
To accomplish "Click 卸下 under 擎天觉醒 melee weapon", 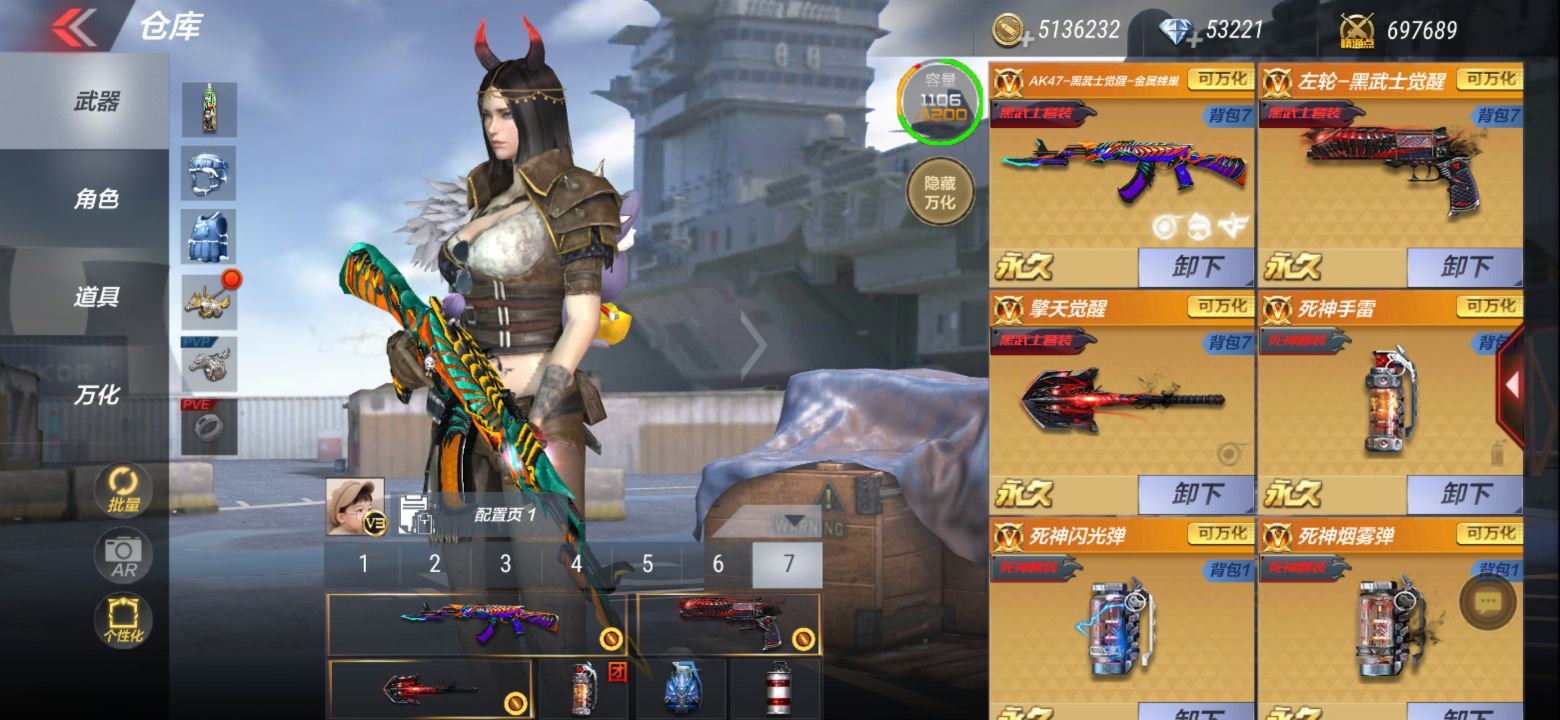I will pos(1196,494).
